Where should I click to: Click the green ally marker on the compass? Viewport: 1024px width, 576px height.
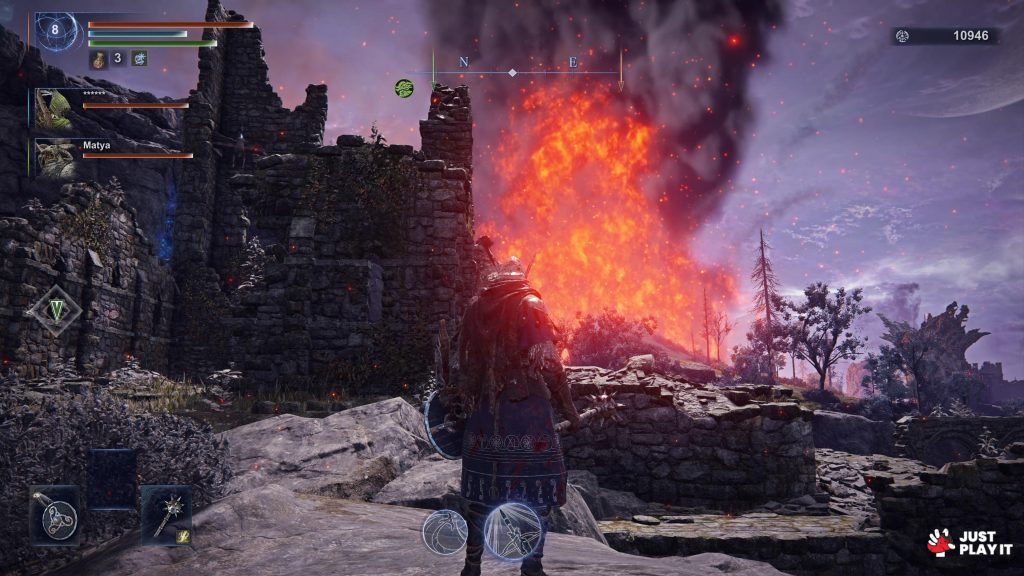coord(404,88)
